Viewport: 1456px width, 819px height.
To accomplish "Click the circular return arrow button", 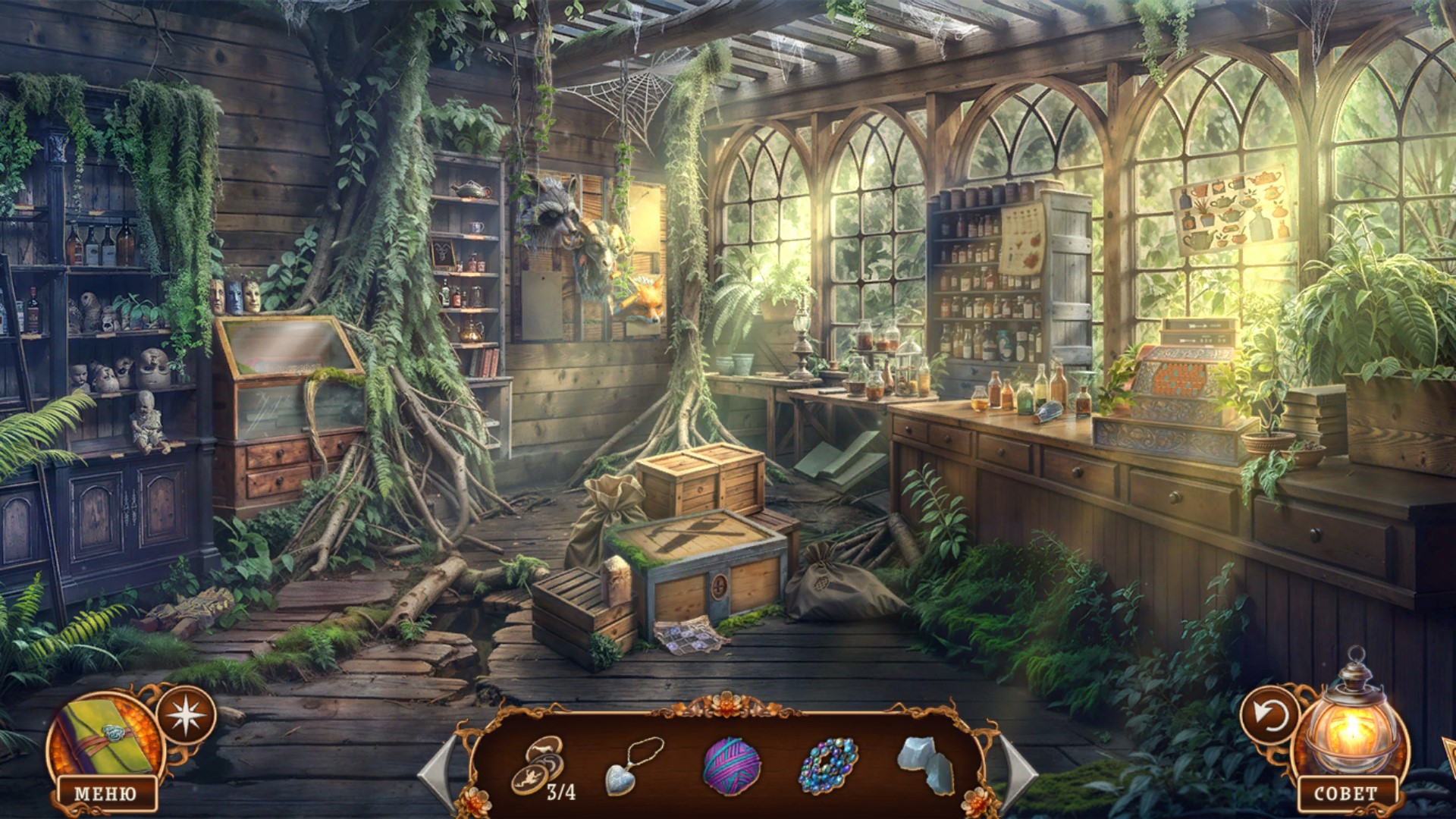I will (x=1269, y=714).
